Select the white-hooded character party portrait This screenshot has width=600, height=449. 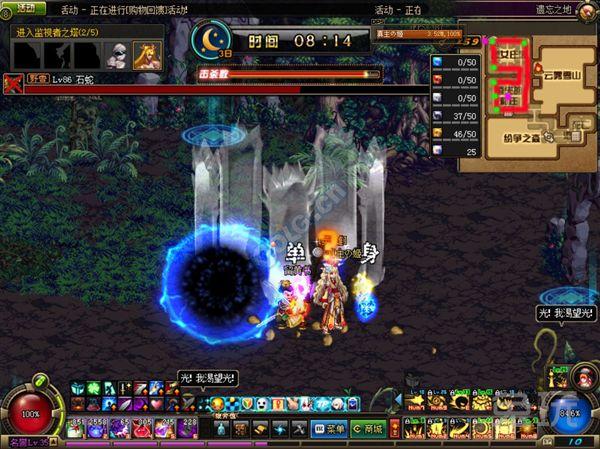118,53
